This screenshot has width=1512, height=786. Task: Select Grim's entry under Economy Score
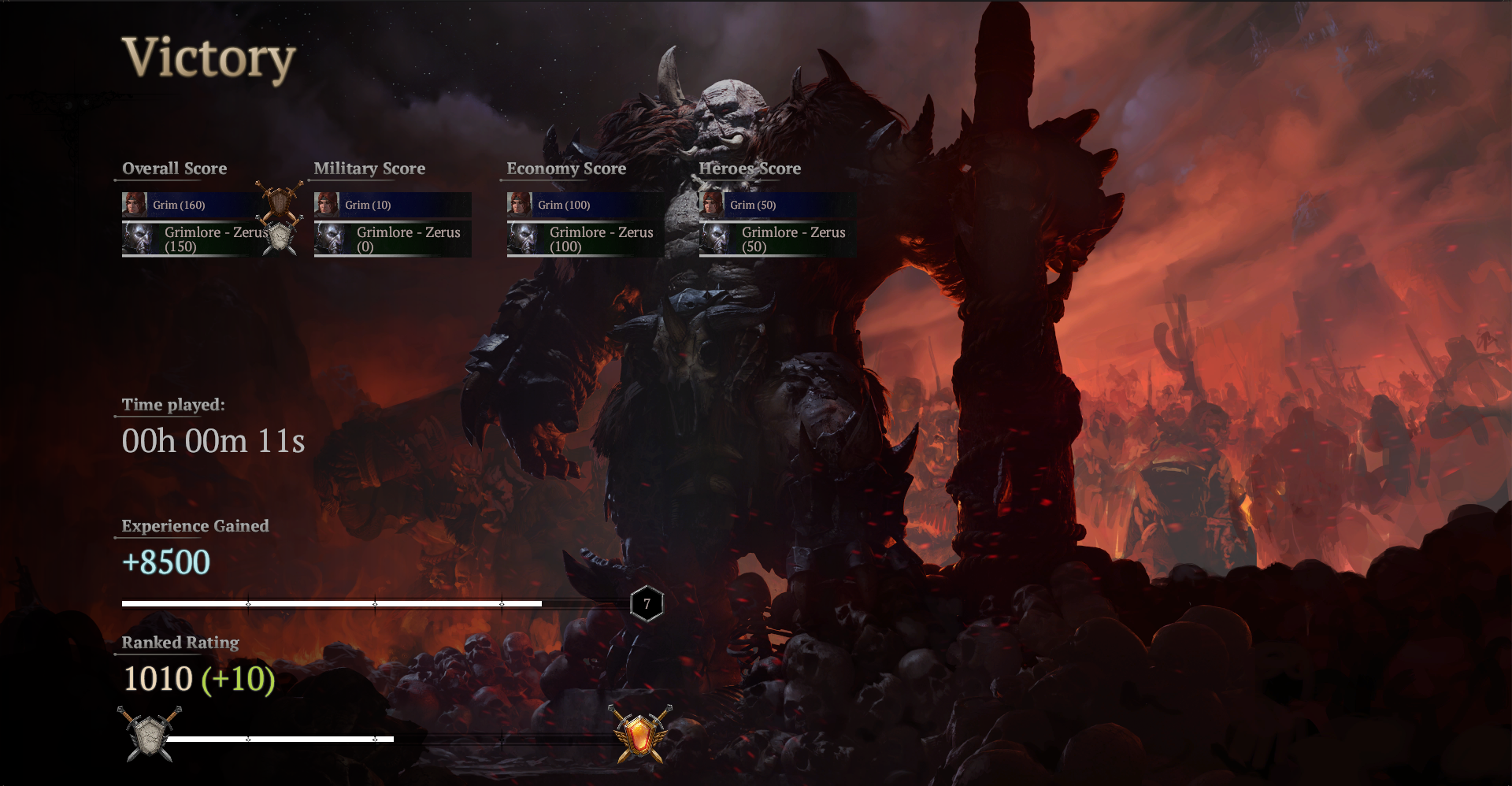click(x=585, y=205)
